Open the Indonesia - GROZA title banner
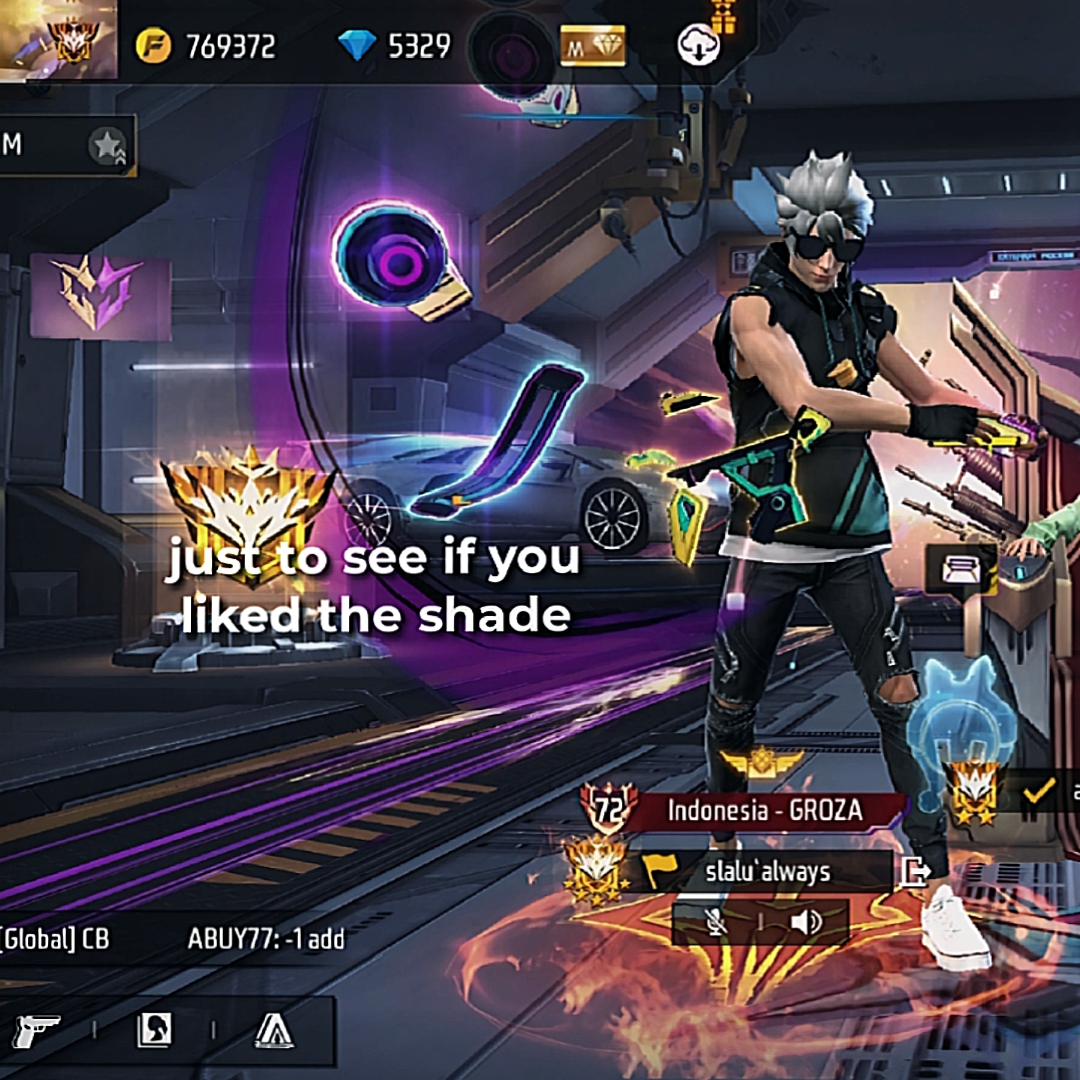1080x1080 pixels. tap(765, 810)
